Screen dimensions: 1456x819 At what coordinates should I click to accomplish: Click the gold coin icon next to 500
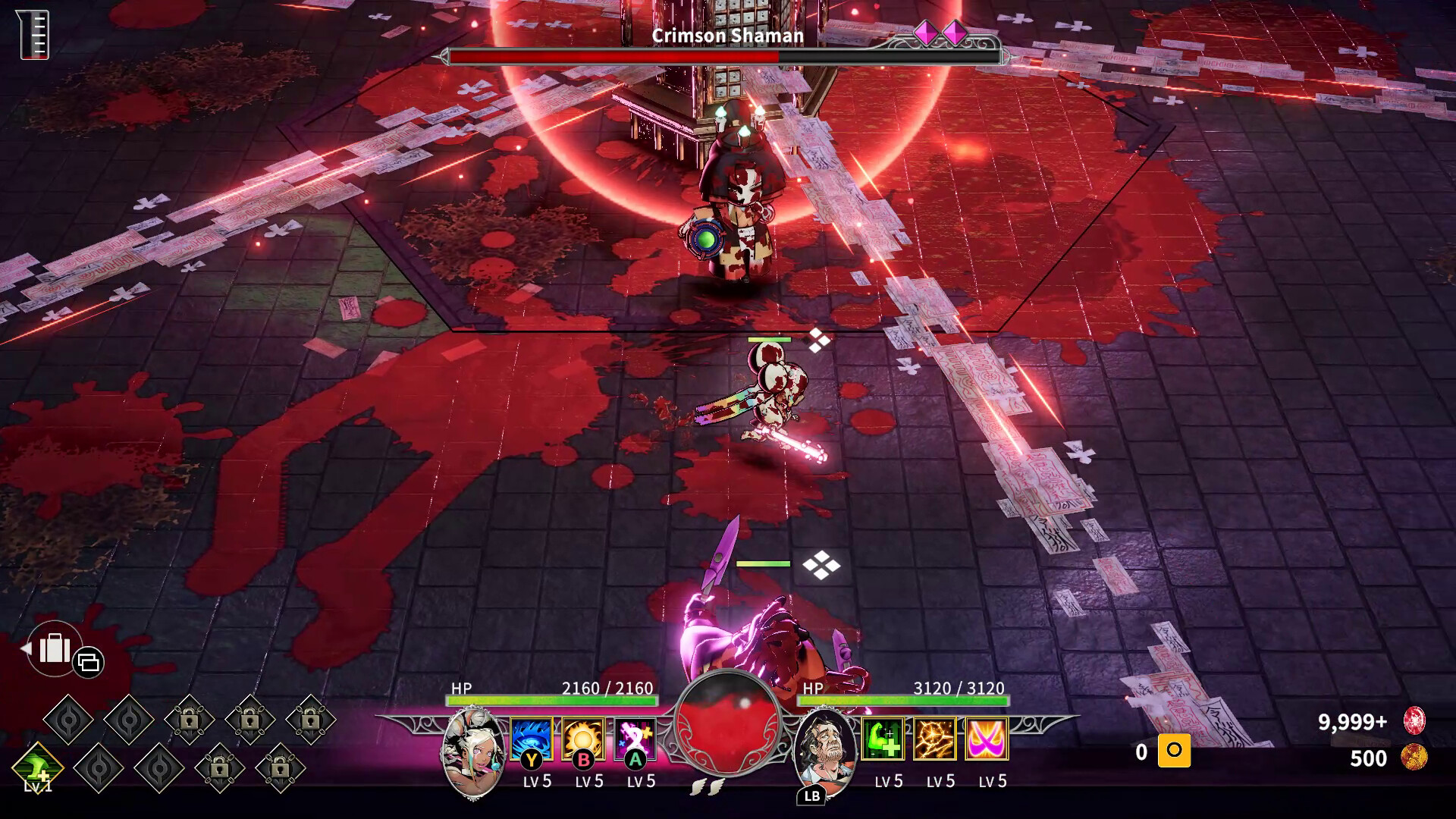[x=1414, y=756]
